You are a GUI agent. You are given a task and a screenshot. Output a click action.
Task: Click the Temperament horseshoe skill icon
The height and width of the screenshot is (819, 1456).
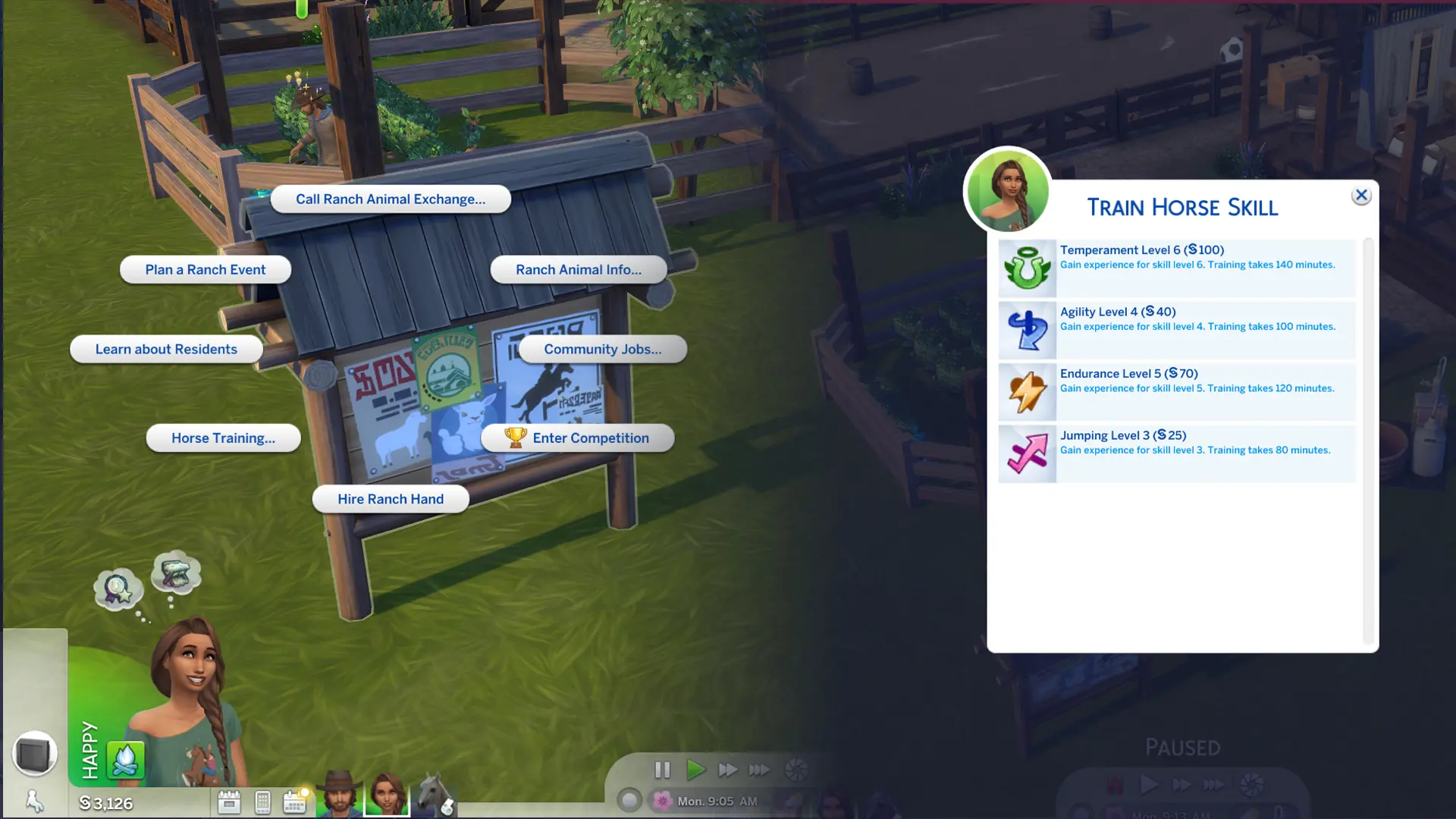pos(1027,267)
